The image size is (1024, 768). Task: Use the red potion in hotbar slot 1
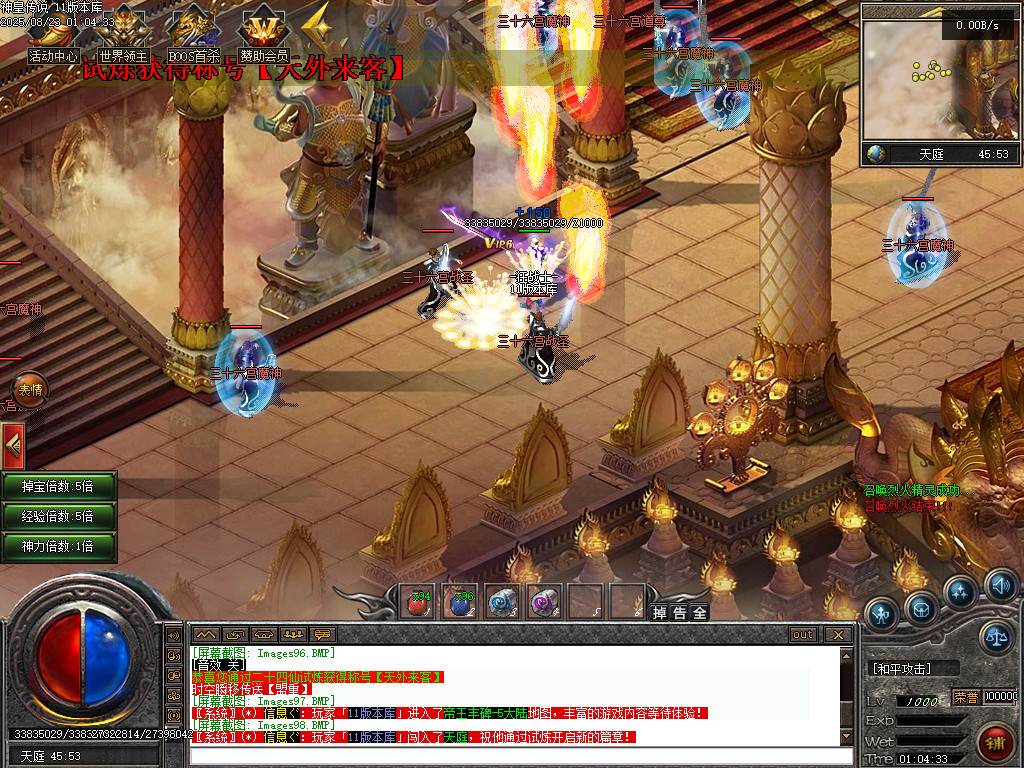point(417,603)
